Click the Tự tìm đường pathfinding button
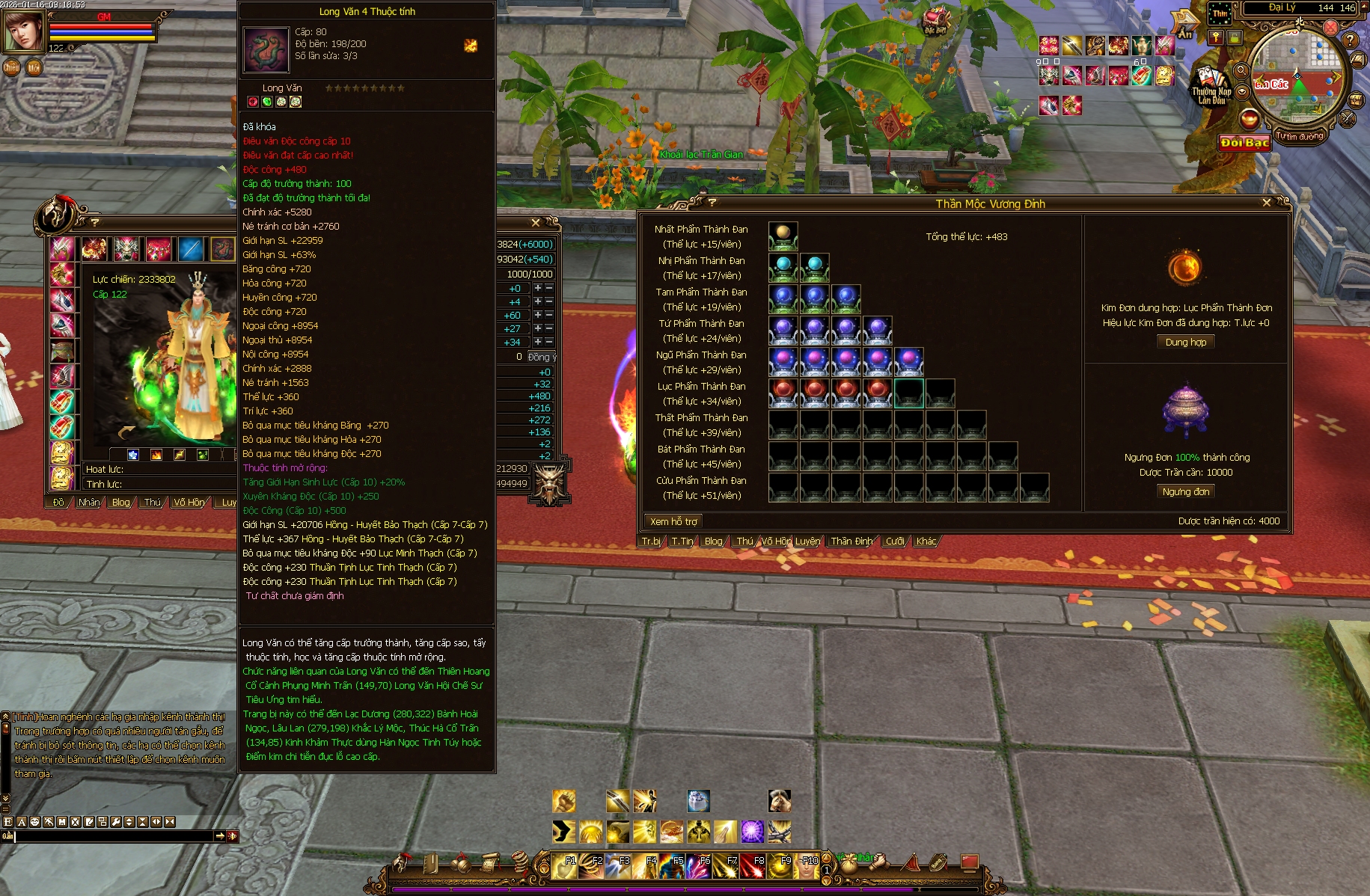1370x896 pixels. [1300, 136]
